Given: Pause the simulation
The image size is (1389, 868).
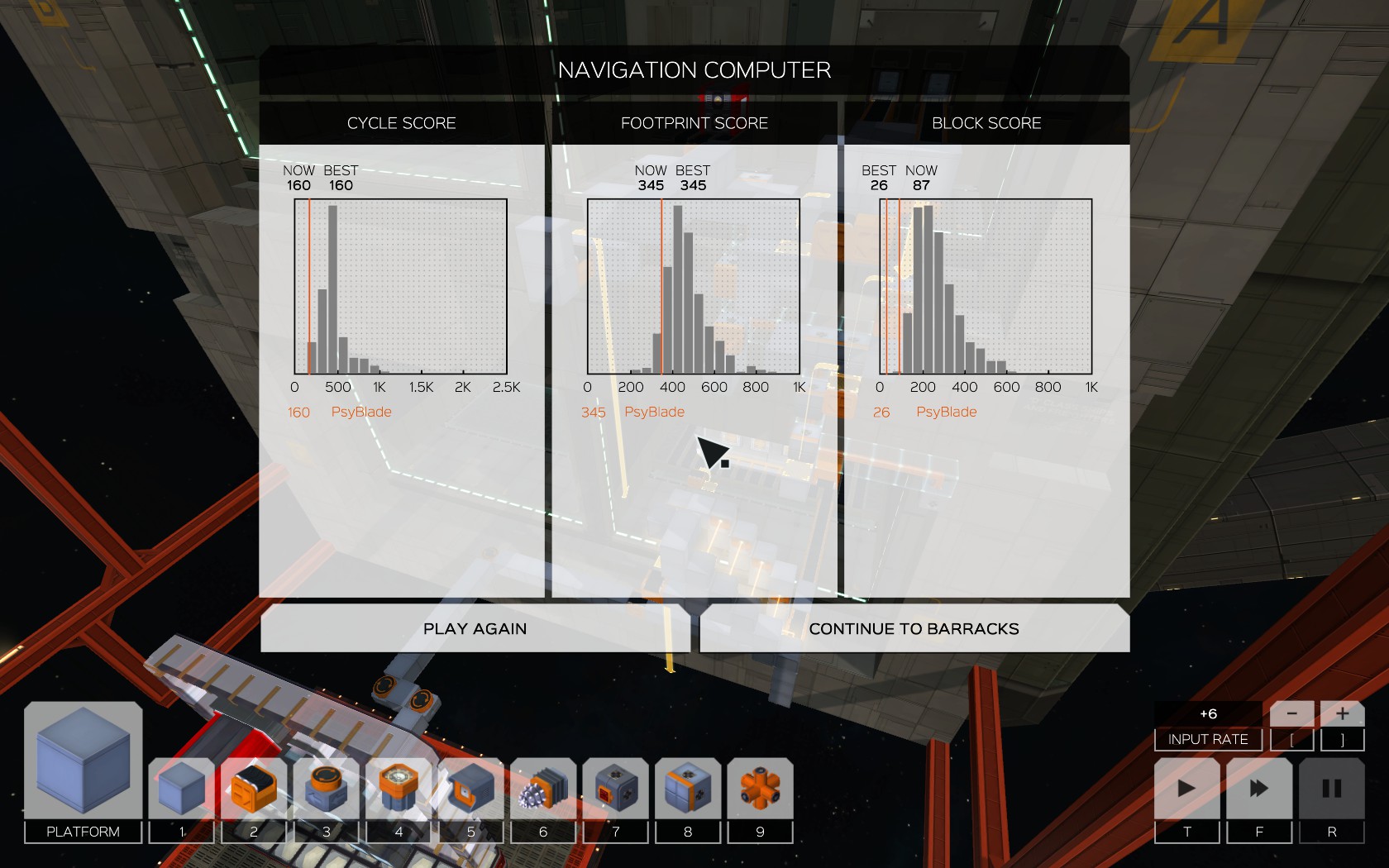Looking at the screenshot, I should pos(1331,789).
